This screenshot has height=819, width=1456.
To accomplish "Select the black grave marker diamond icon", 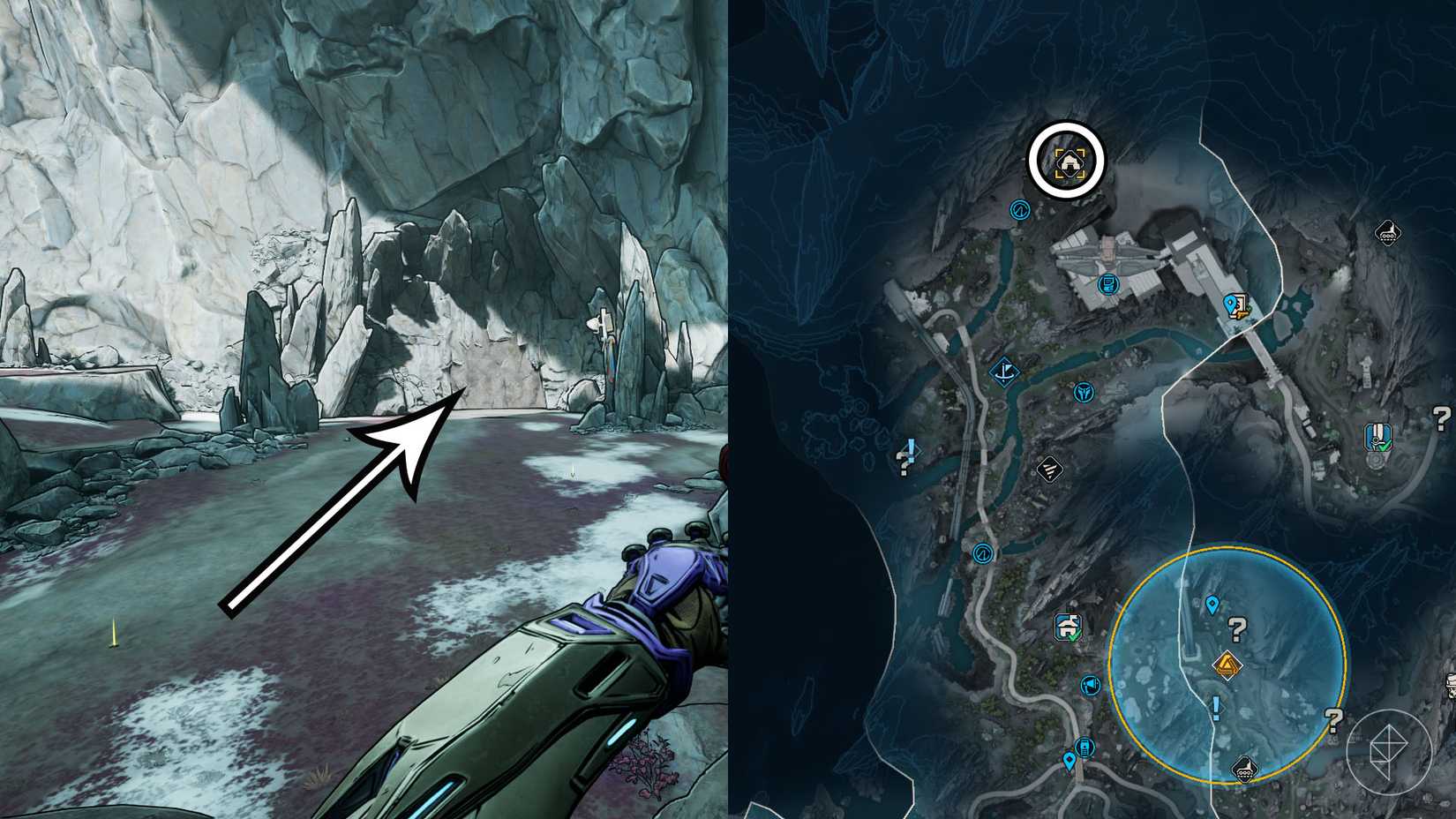I will point(1050,468).
